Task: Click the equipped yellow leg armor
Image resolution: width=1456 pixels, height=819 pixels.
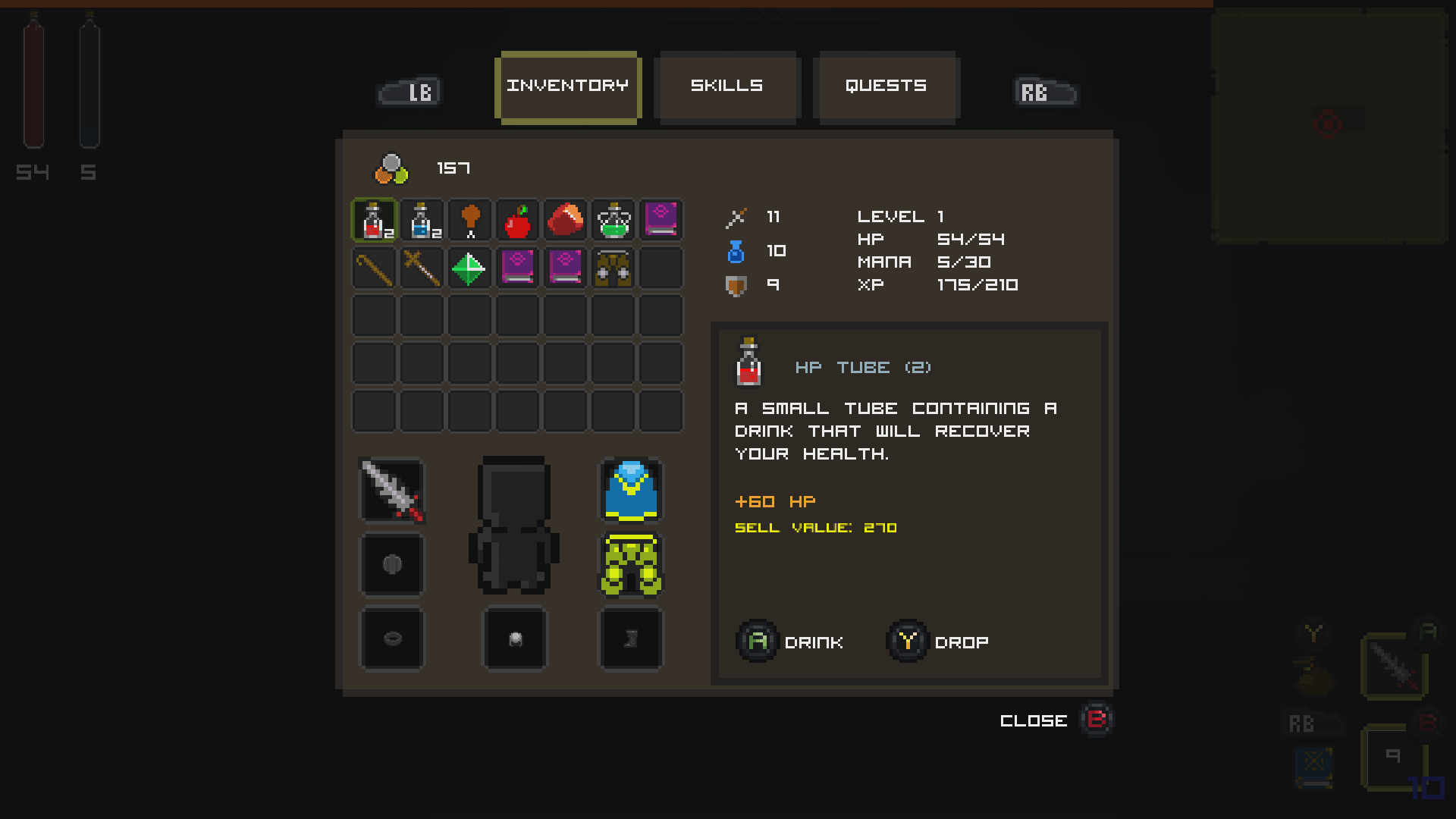Action: click(x=631, y=565)
